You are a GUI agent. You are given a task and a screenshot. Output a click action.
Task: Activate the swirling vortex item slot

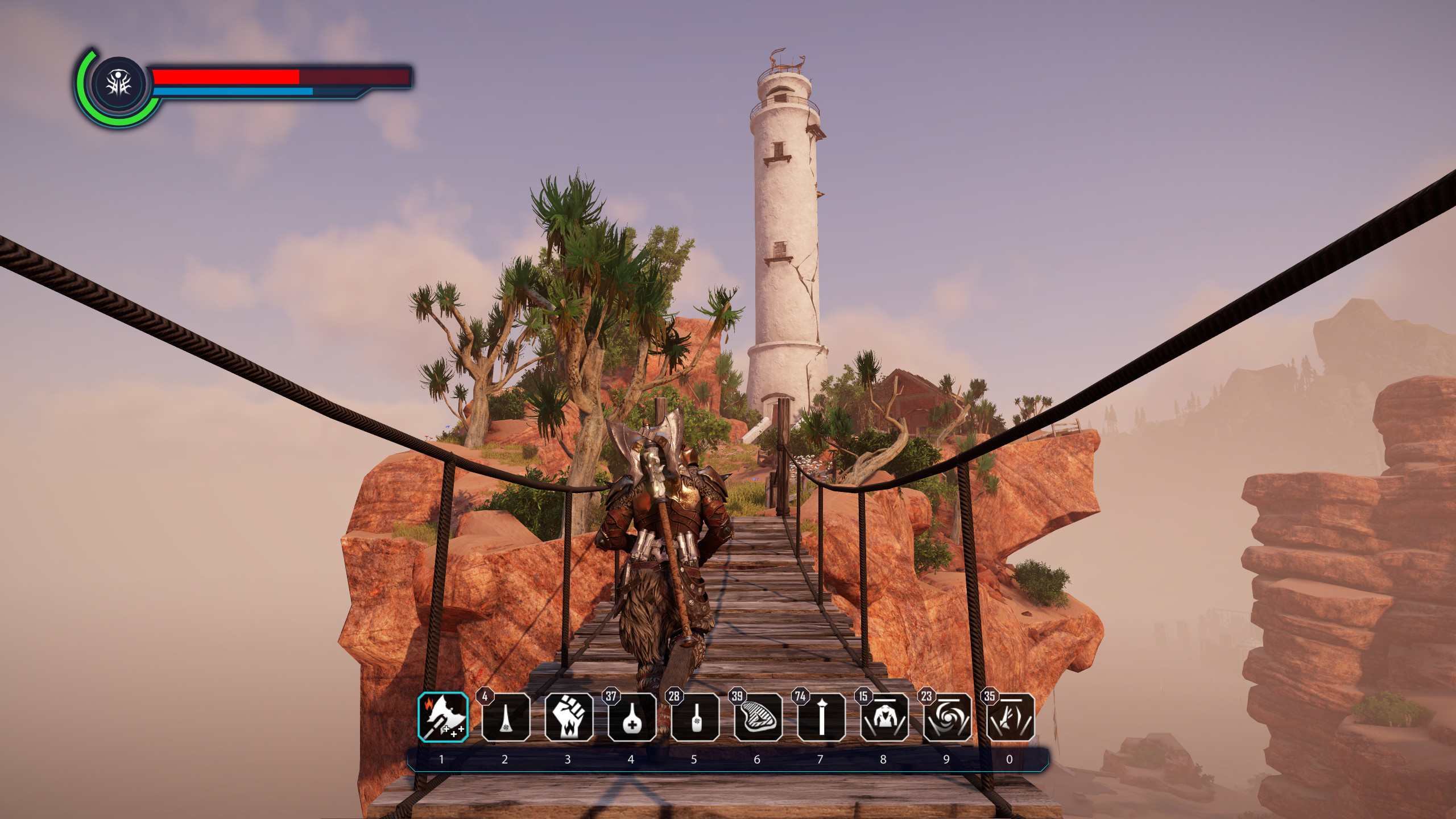click(x=948, y=717)
